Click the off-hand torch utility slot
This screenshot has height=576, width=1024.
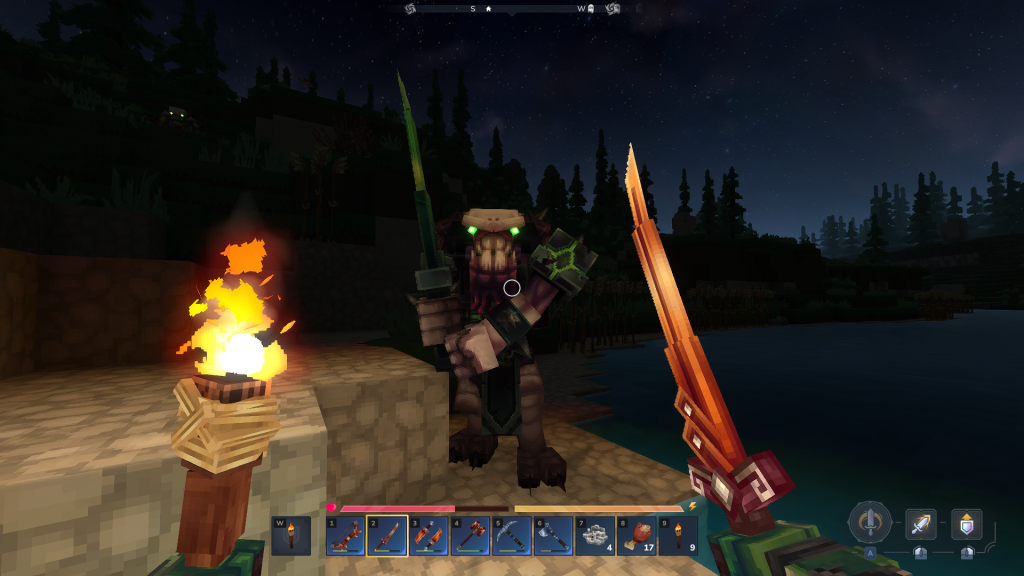[x=291, y=535]
